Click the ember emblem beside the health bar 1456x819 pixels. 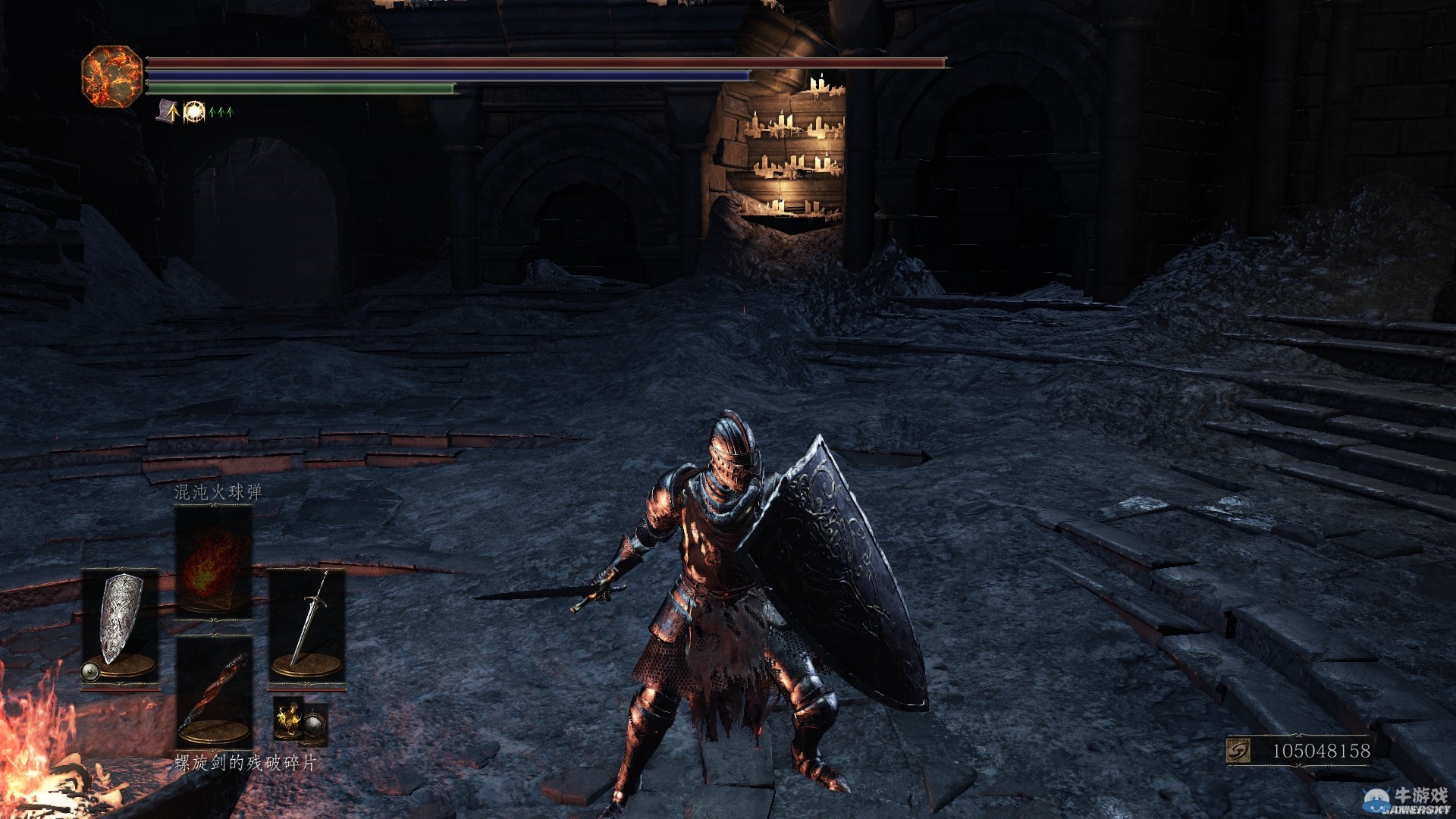coord(111,75)
